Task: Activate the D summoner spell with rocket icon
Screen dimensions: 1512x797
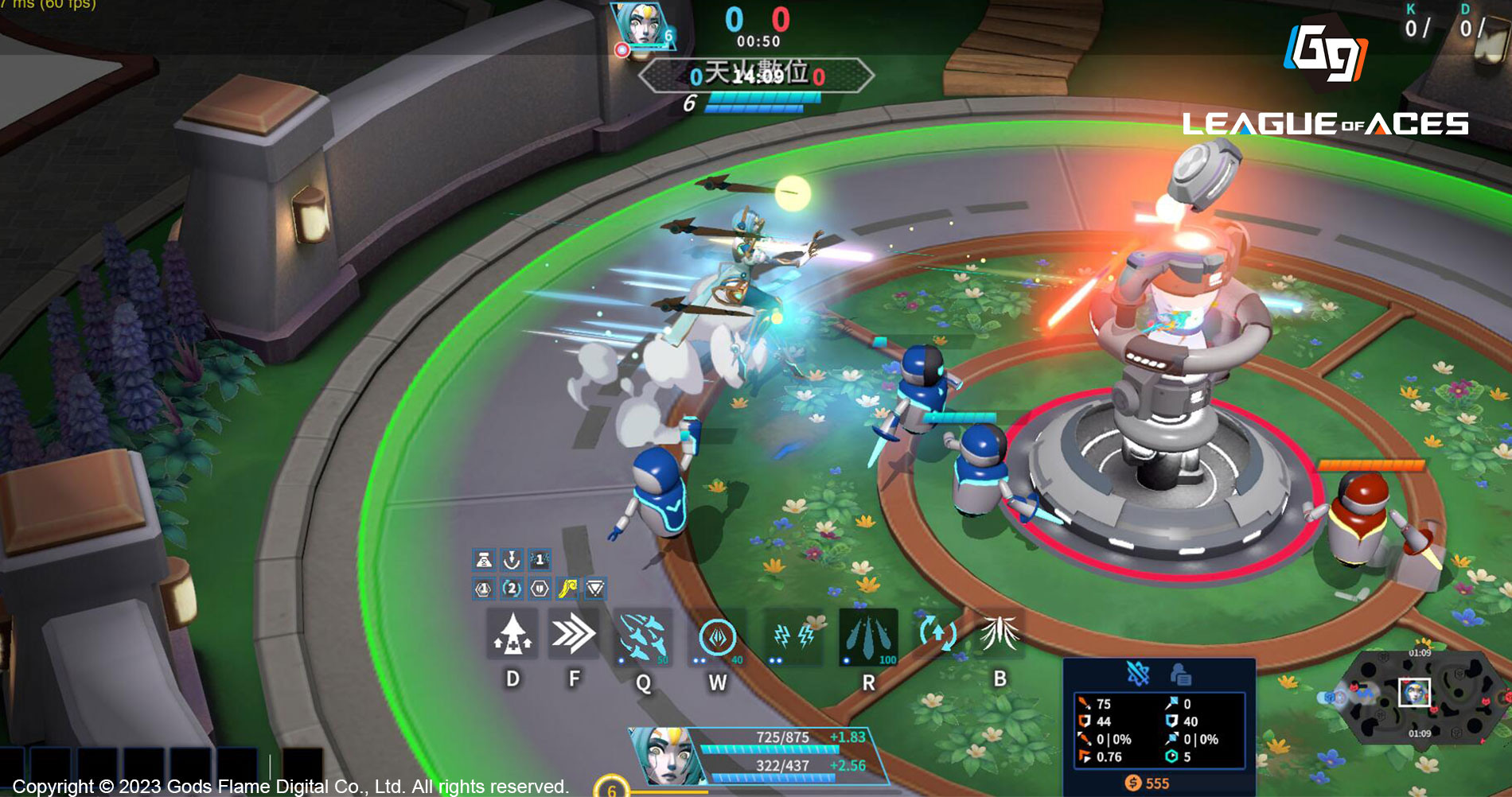Action: [x=512, y=635]
